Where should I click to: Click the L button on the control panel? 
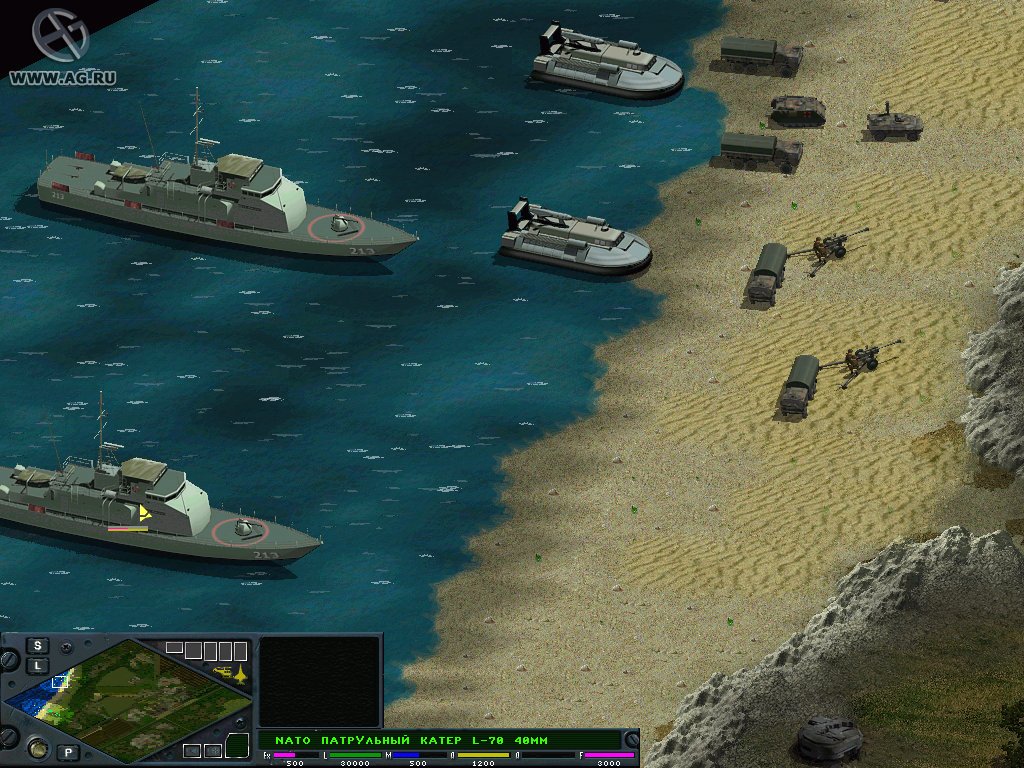38,665
